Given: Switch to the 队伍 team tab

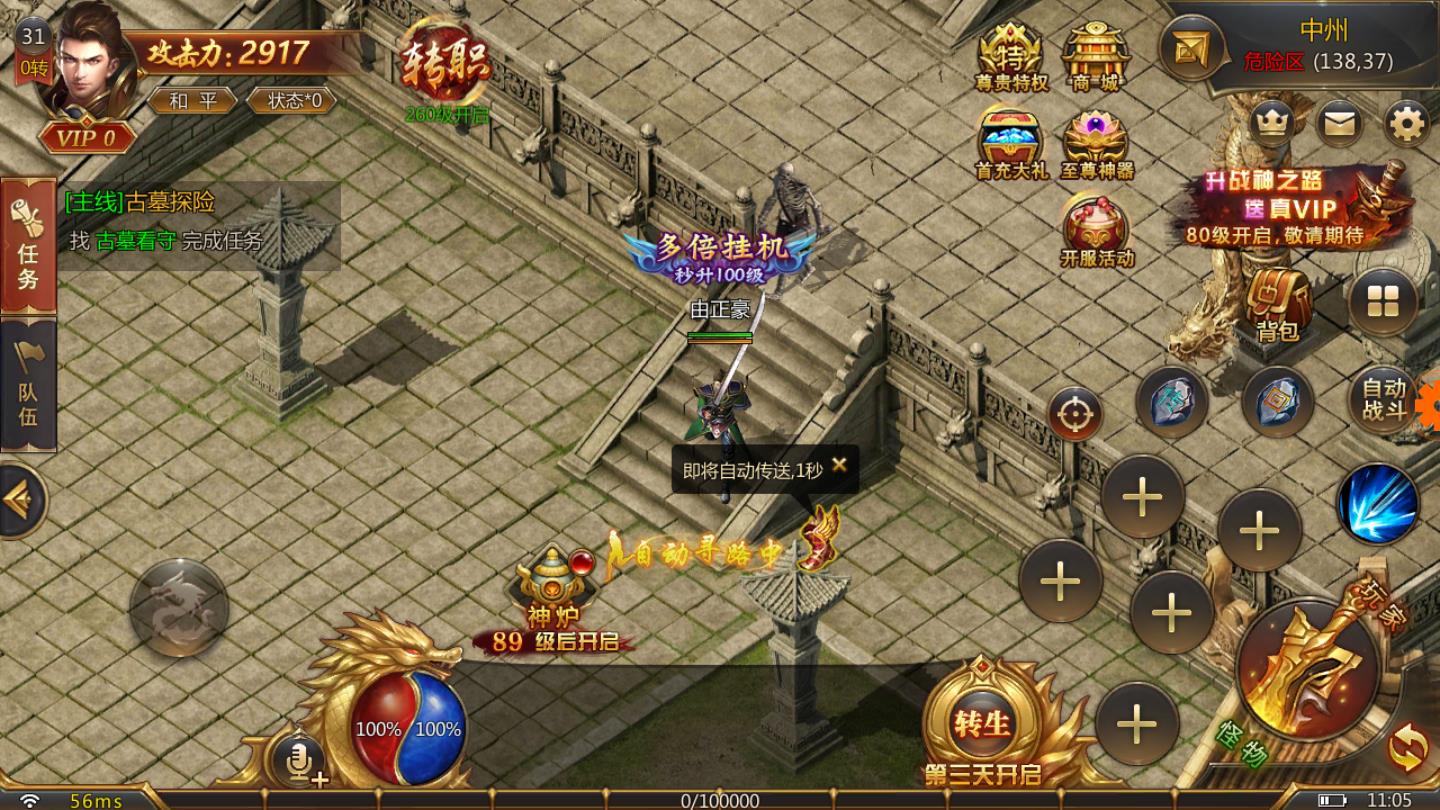Looking at the screenshot, I should click(x=28, y=386).
